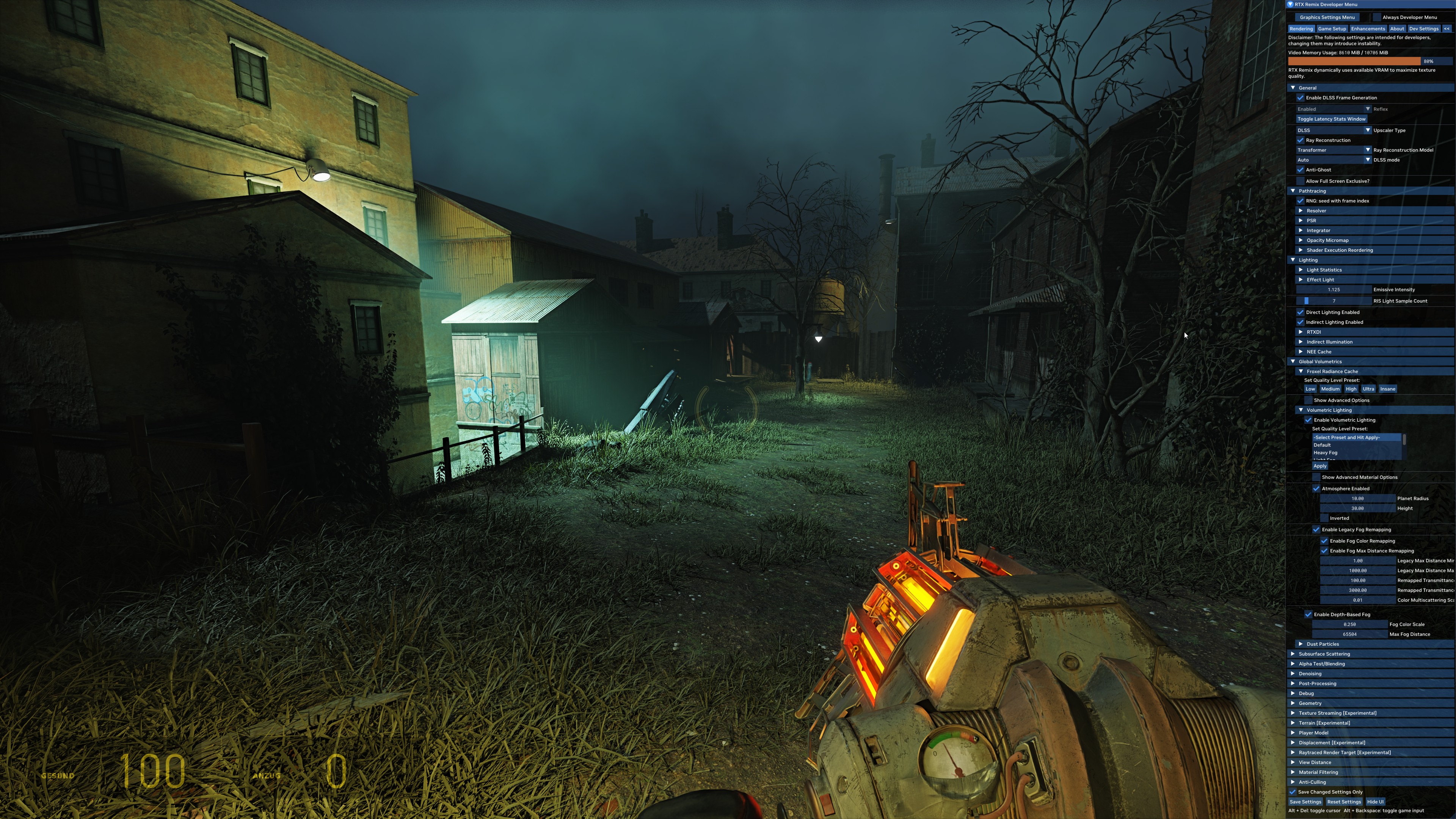
Task: Toggle Show Advanced Options under Froxel Radiance Cache
Action: tap(1309, 400)
